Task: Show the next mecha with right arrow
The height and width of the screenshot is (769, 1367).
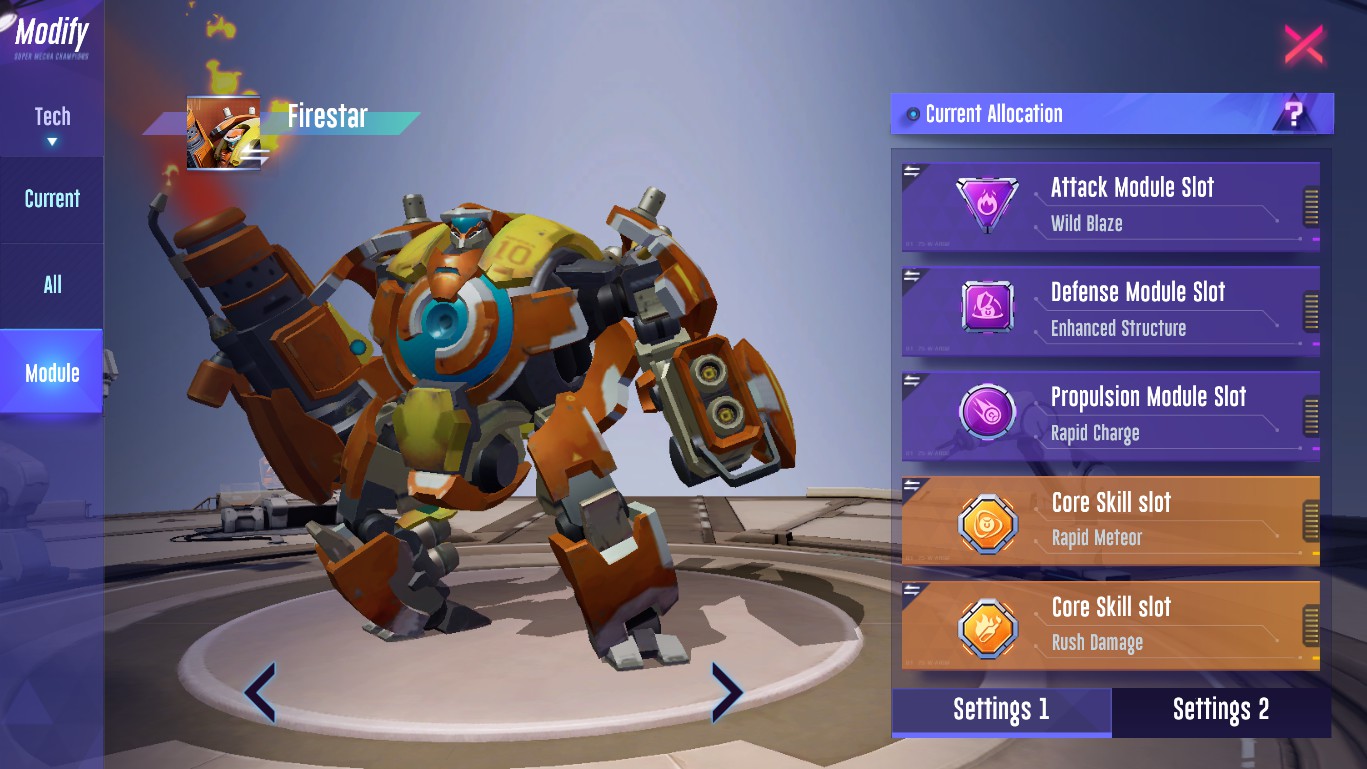Action: click(x=726, y=691)
